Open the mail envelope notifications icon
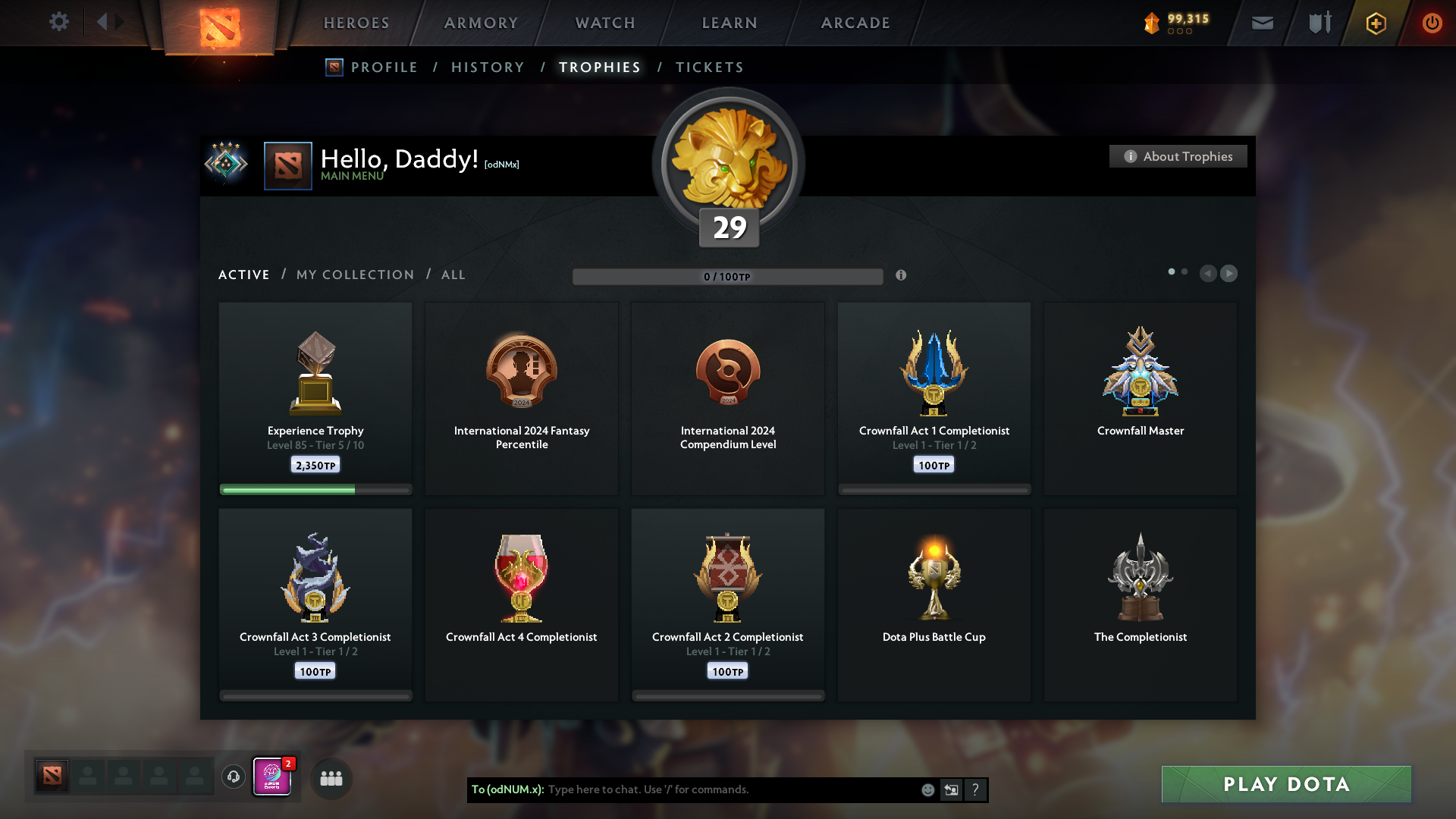Image resolution: width=1456 pixels, height=819 pixels. pyautogui.click(x=1262, y=23)
